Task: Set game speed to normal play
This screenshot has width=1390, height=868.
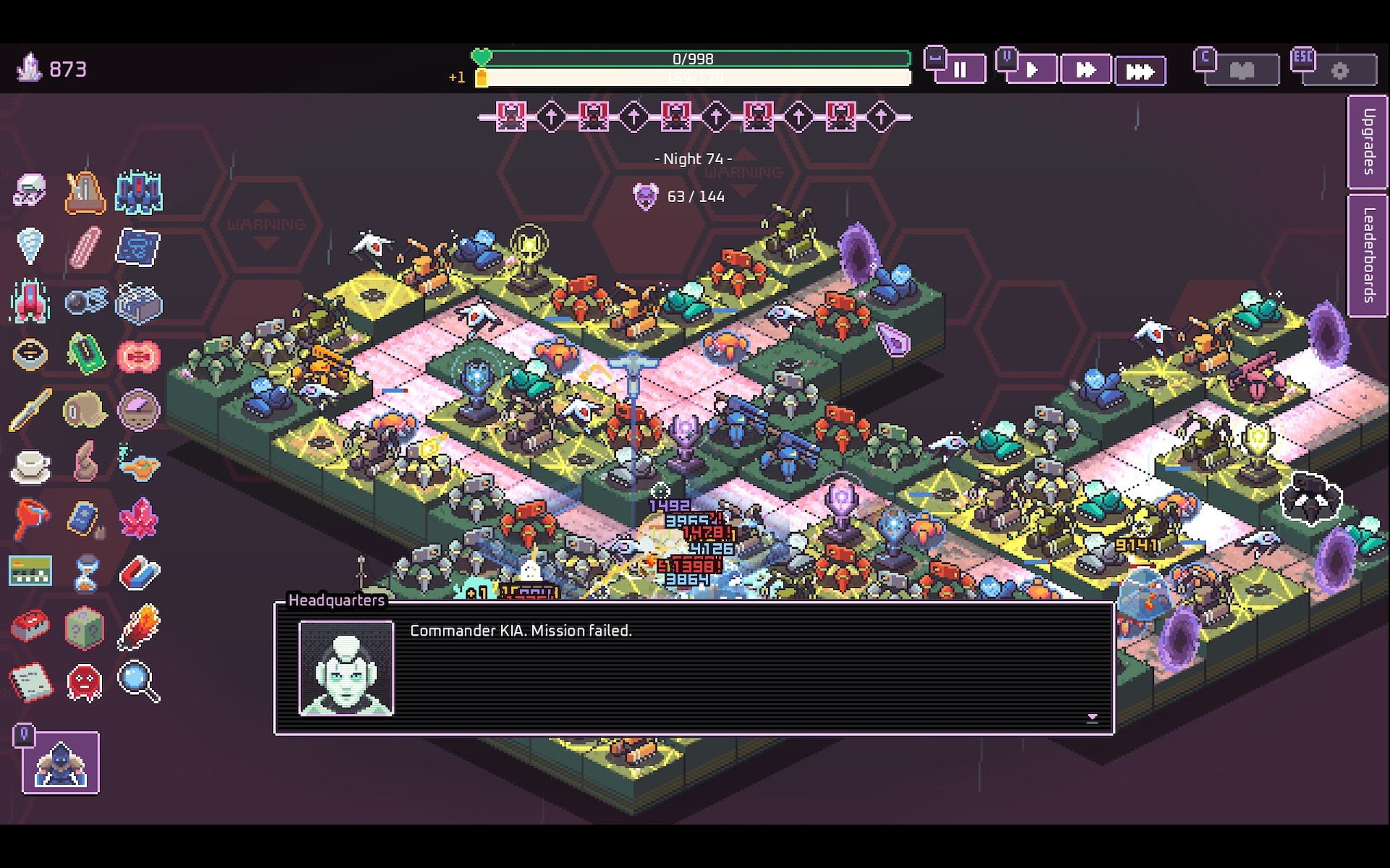Action: [1032, 70]
